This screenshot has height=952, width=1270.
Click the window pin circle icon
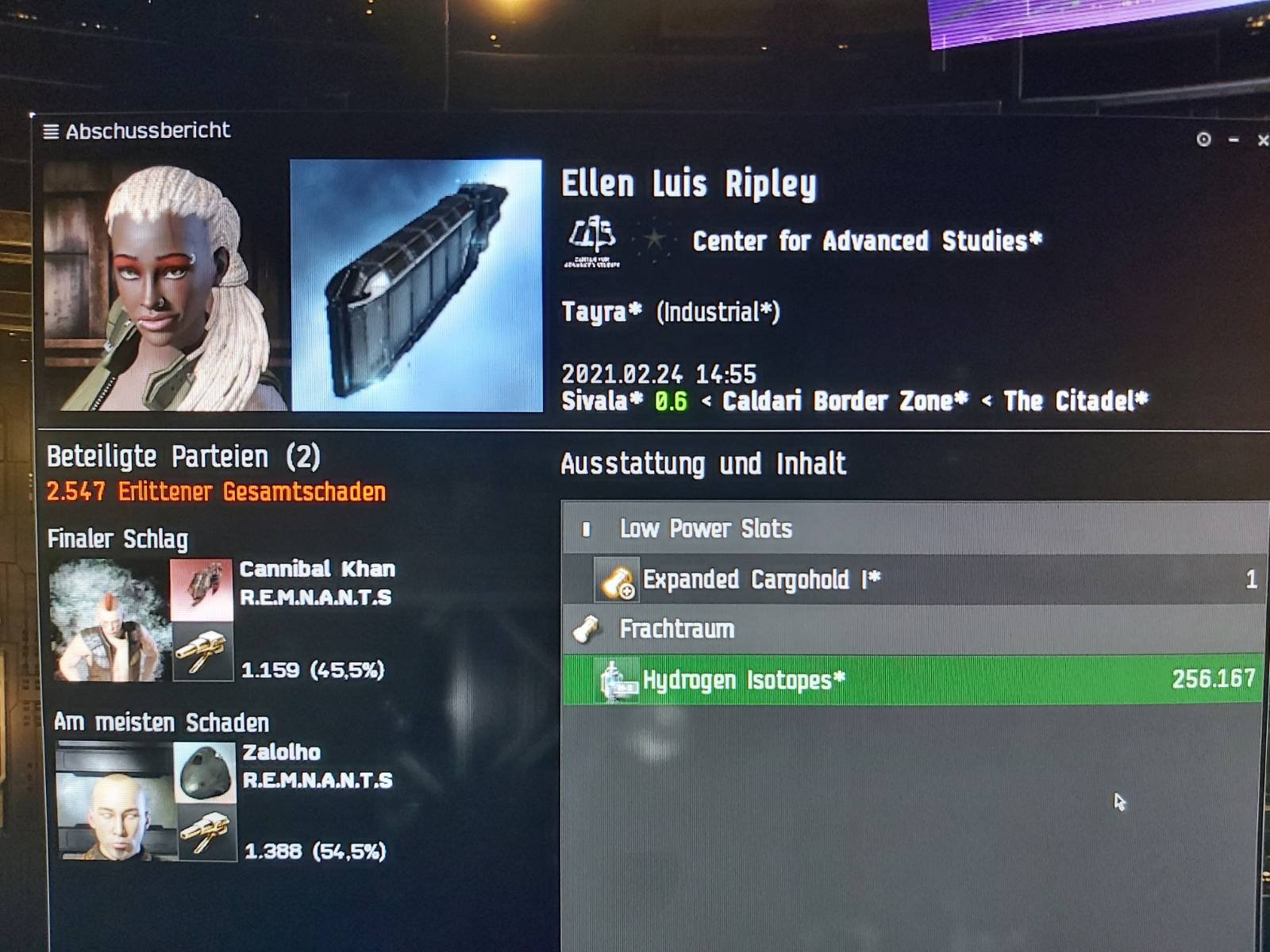click(1203, 140)
